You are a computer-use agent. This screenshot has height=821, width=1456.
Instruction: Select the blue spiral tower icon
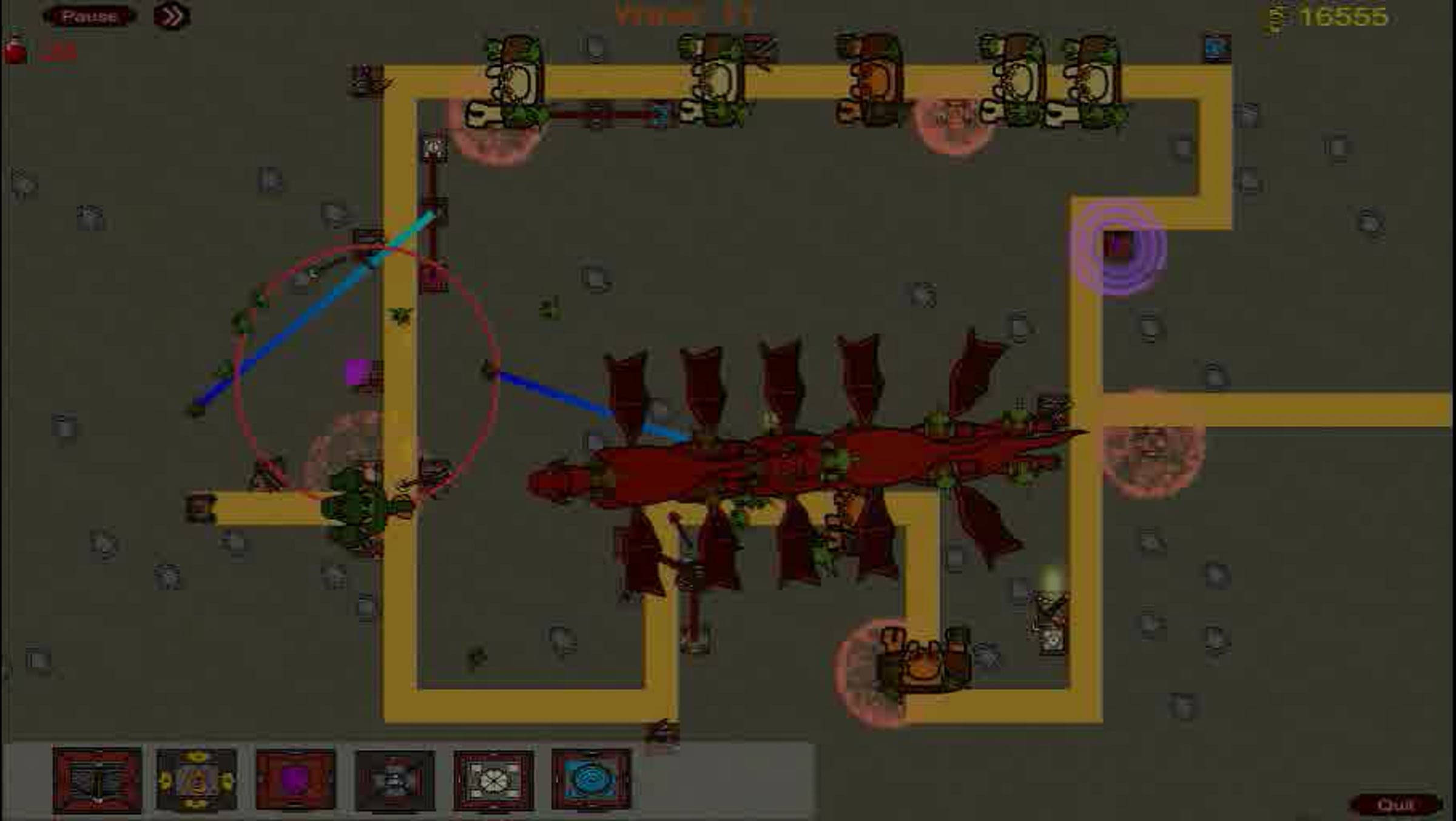click(x=591, y=780)
